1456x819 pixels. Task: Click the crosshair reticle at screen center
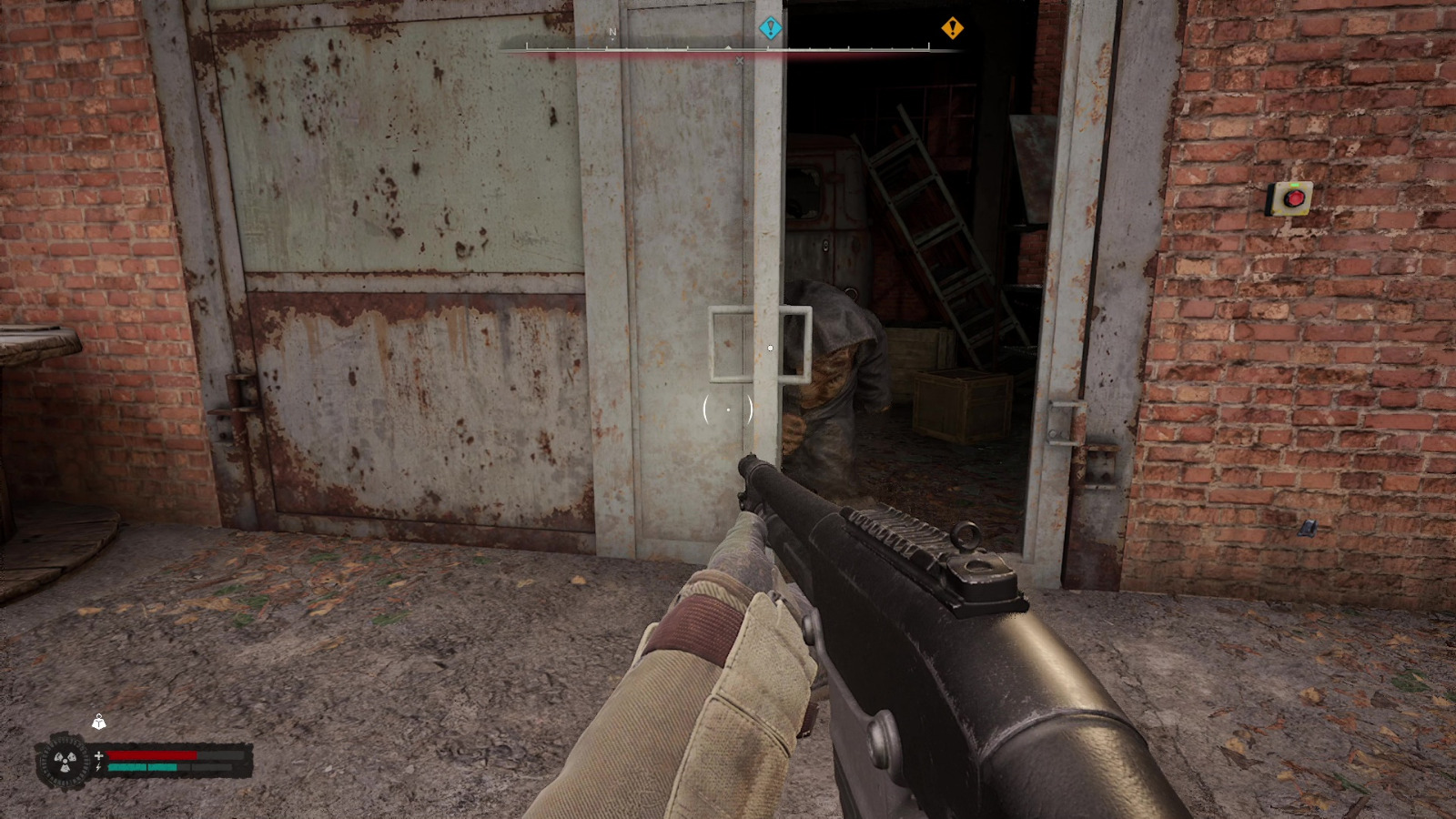click(x=728, y=411)
